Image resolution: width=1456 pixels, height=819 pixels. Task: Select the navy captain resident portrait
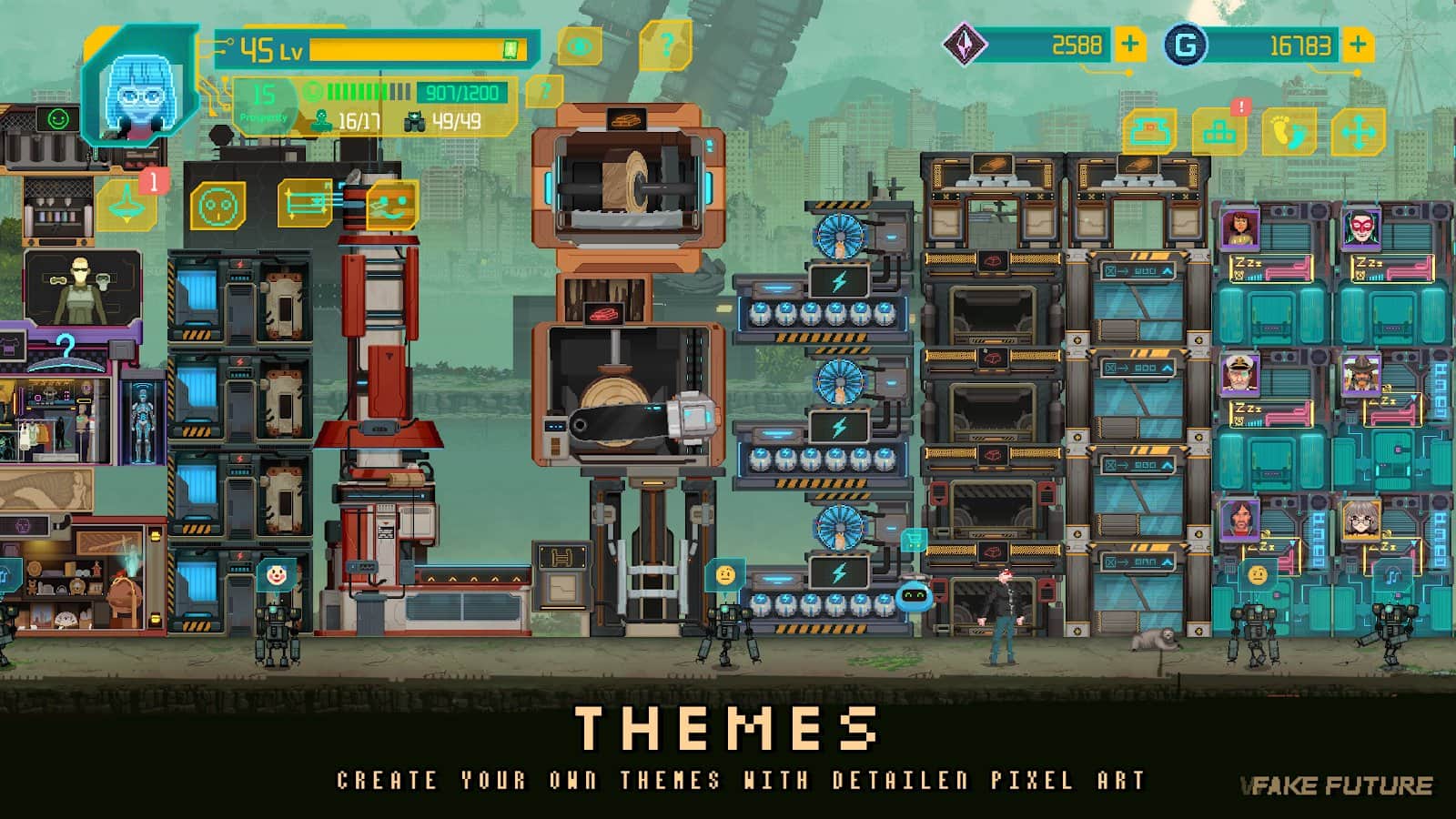pyautogui.click(x=1240, y=373)
